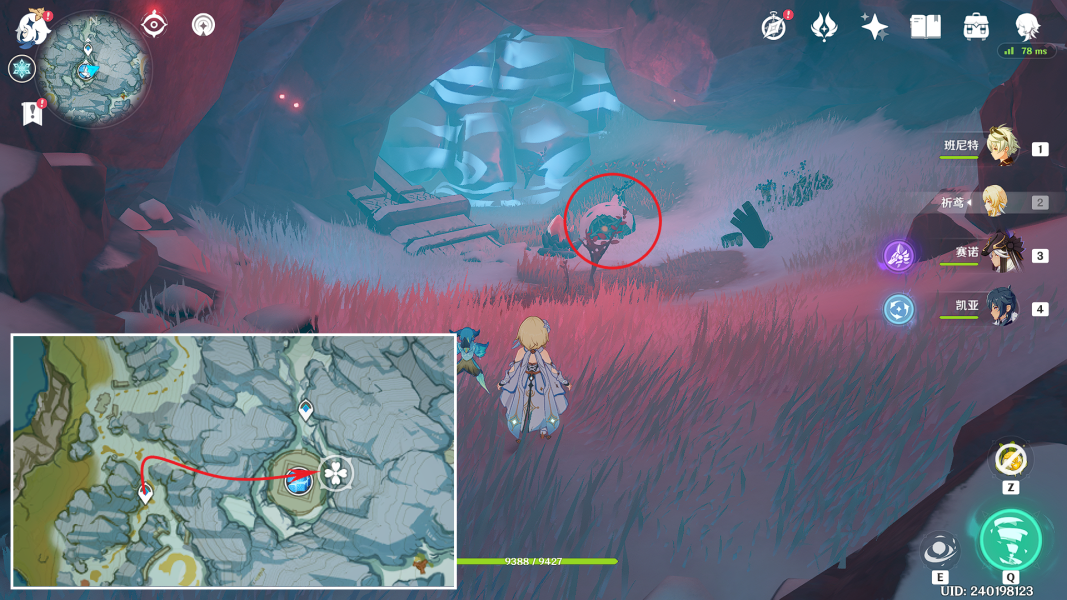Open the winged battle pass icon

click(x=823, y=27)
